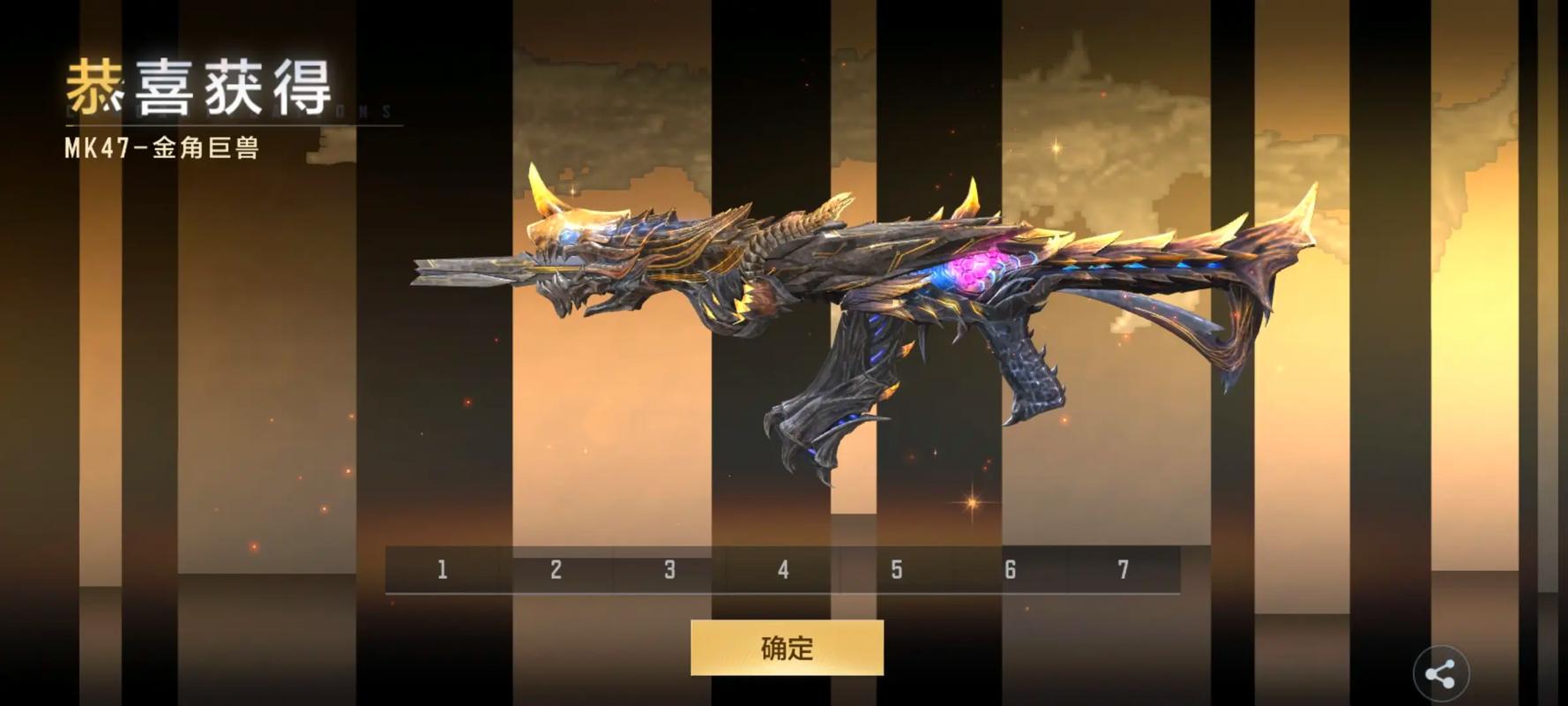Image resolution: width=1568 pixels, height=706 pixels.
Task: Open the share icon
Action: [x=1440, y=675]
